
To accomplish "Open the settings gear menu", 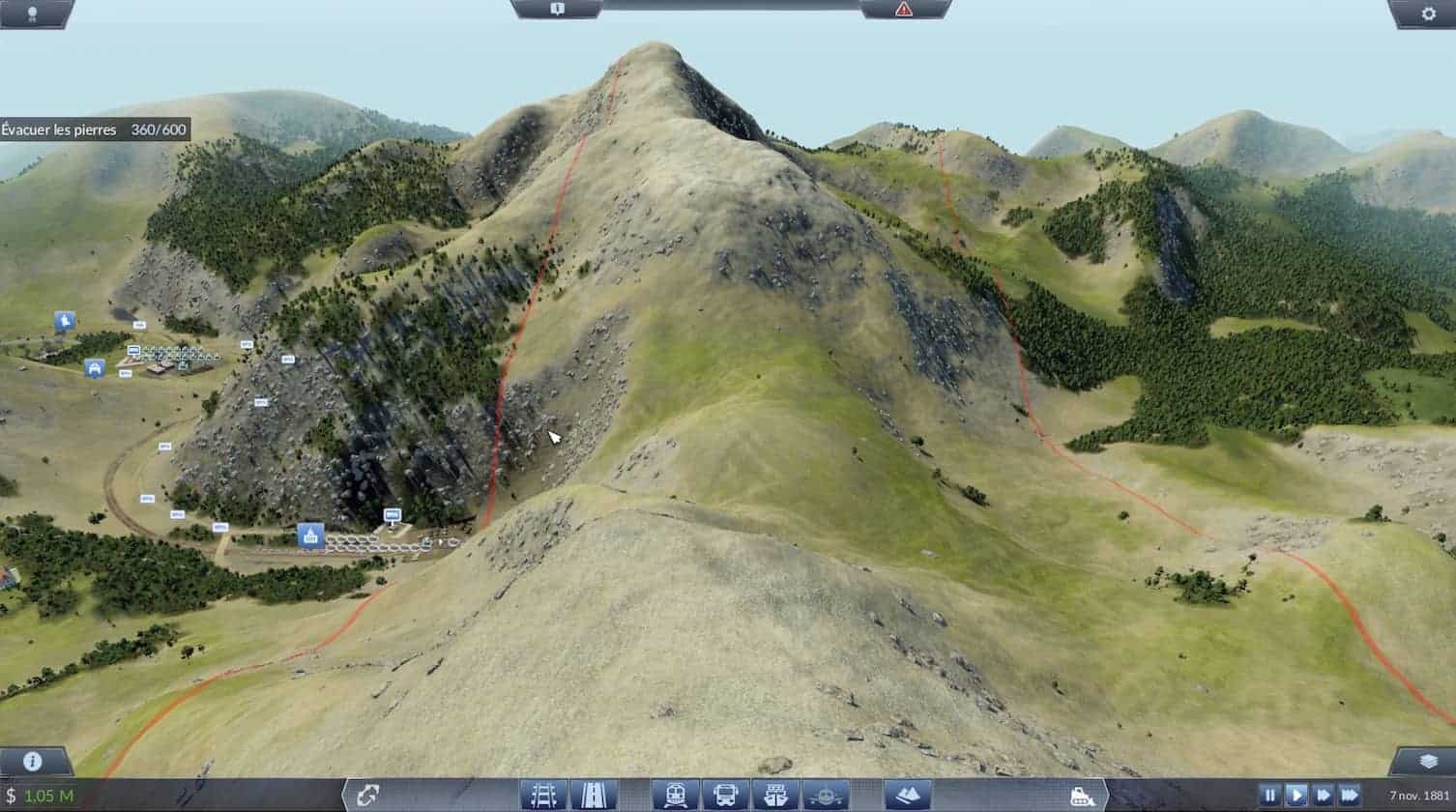I will 1428,14.
